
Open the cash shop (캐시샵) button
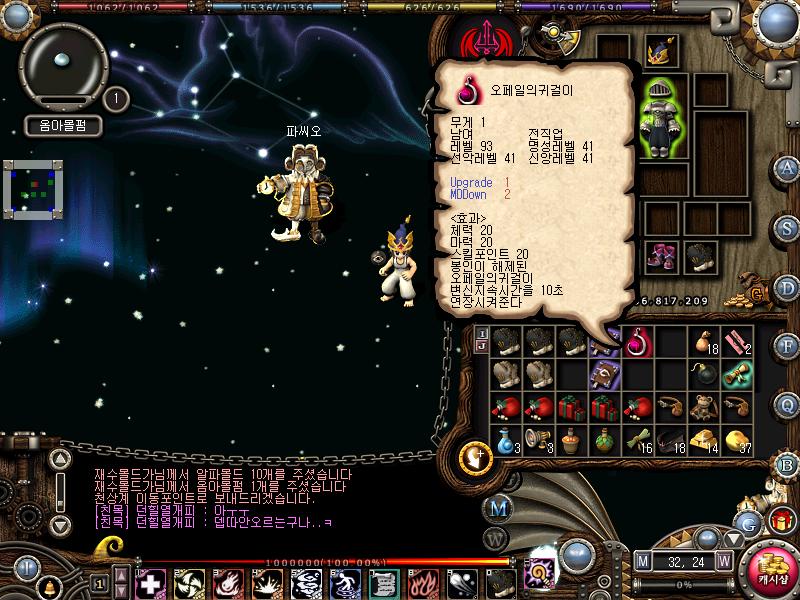pyautogui.click(x=770, y=566)
